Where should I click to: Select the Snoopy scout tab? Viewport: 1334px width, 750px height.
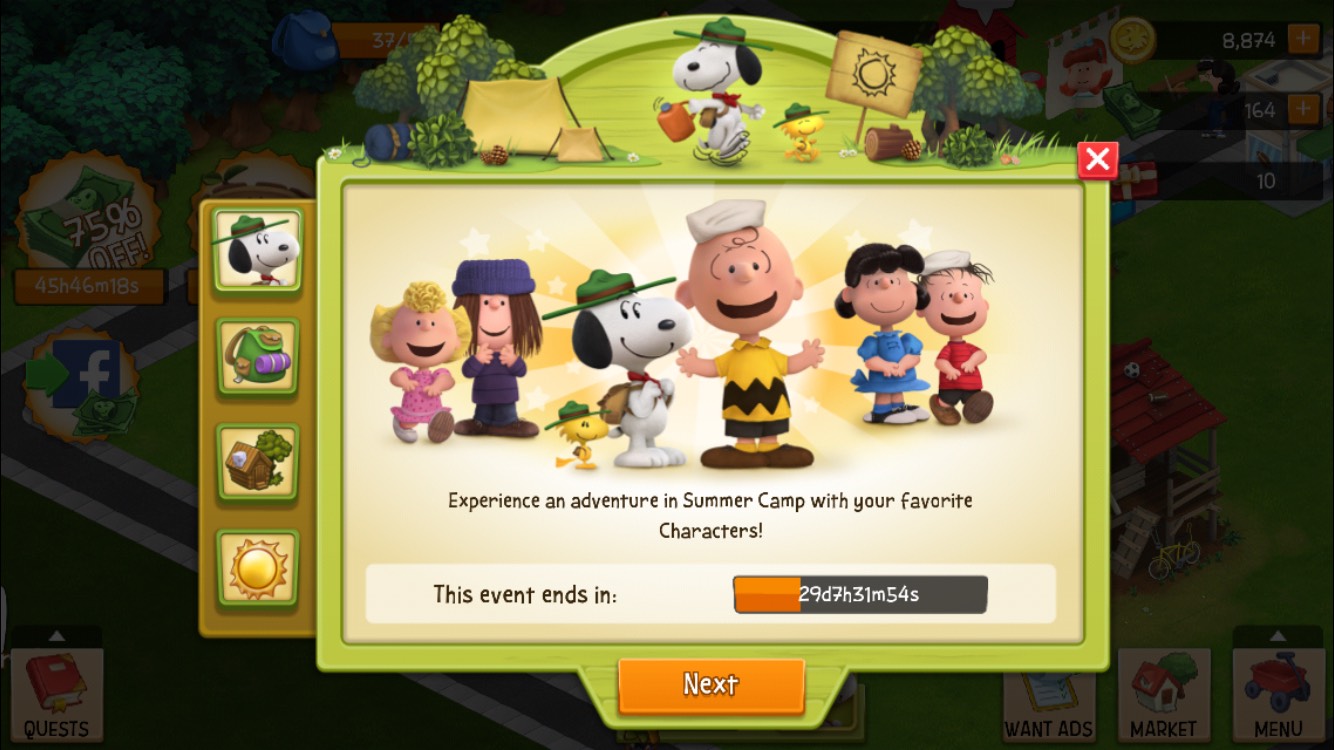257,250
